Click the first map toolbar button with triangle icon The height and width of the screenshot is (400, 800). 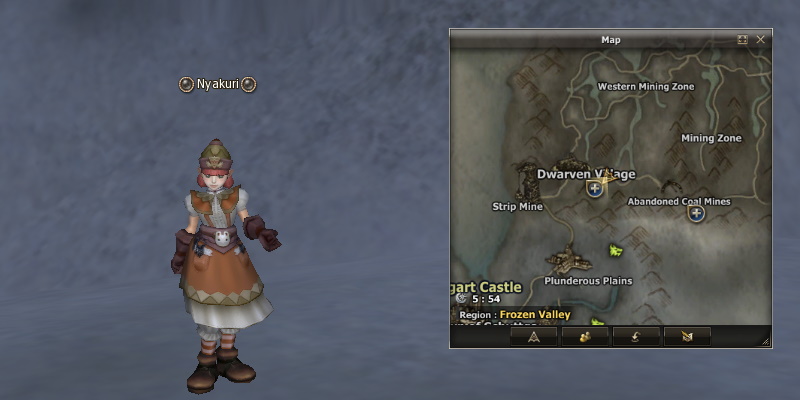(x=533, y=336)
